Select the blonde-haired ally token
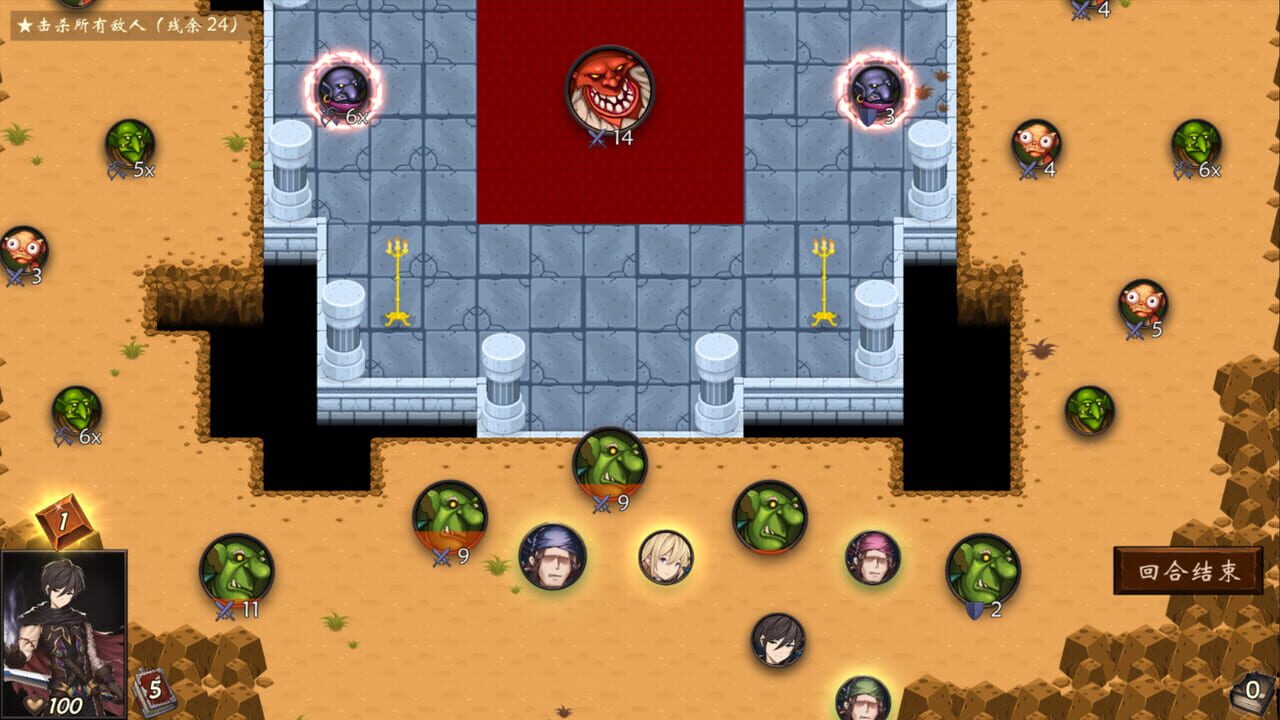1280x720 pixels. (665, 560)
